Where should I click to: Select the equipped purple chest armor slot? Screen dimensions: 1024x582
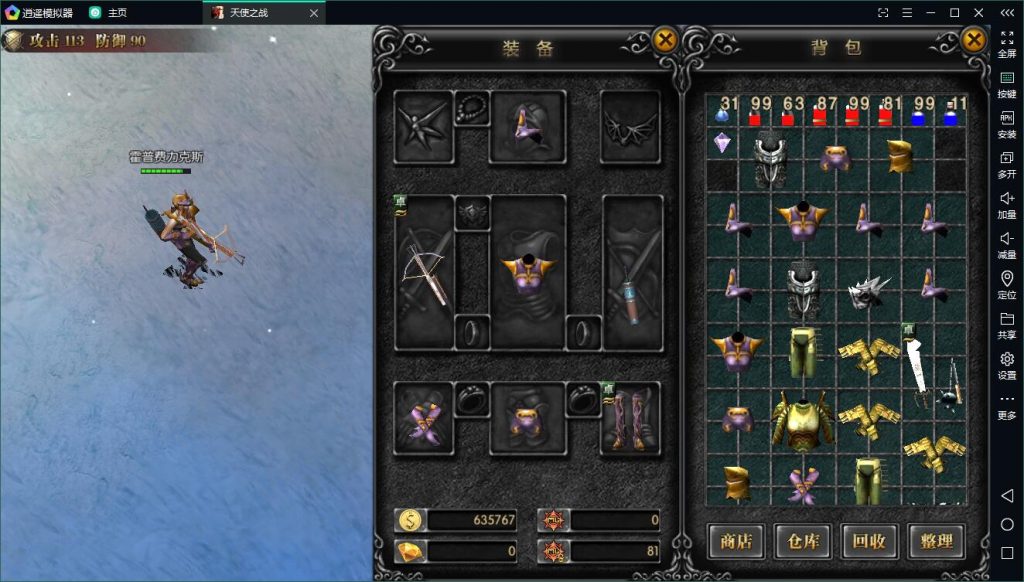click(x=527, y=272)
